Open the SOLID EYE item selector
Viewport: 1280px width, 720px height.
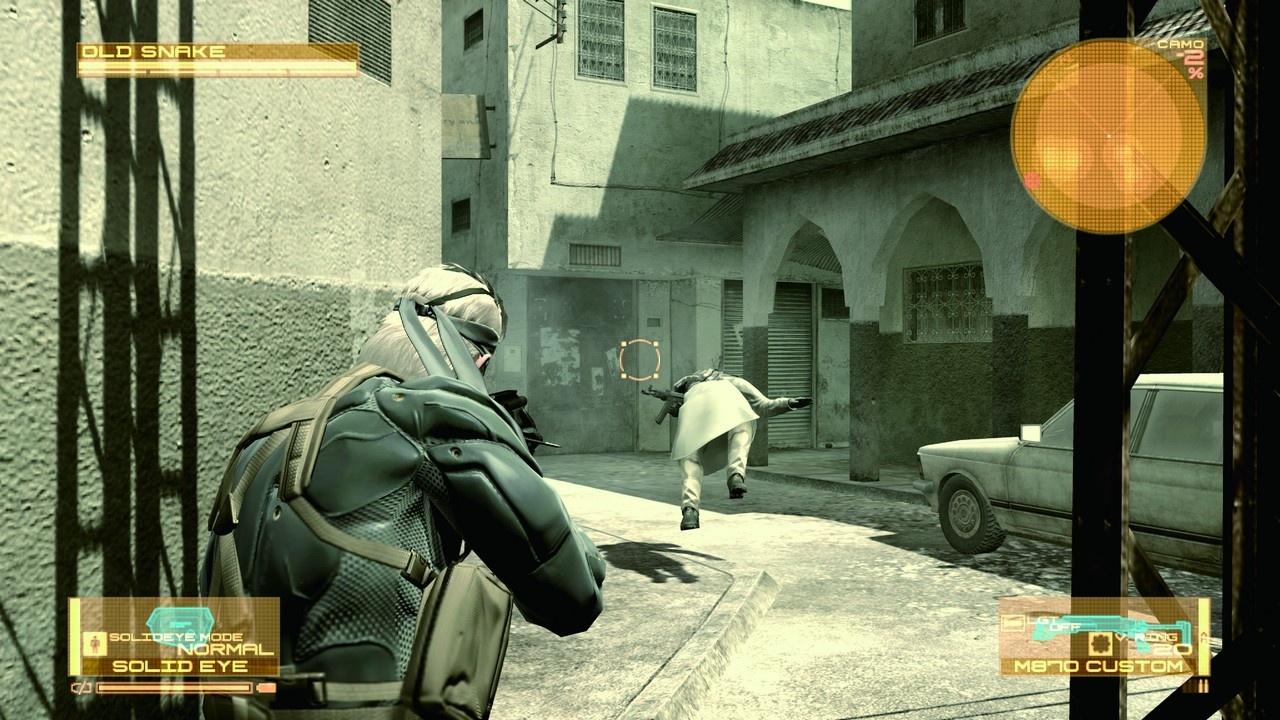pyautogui.click(x=180, y=665)
